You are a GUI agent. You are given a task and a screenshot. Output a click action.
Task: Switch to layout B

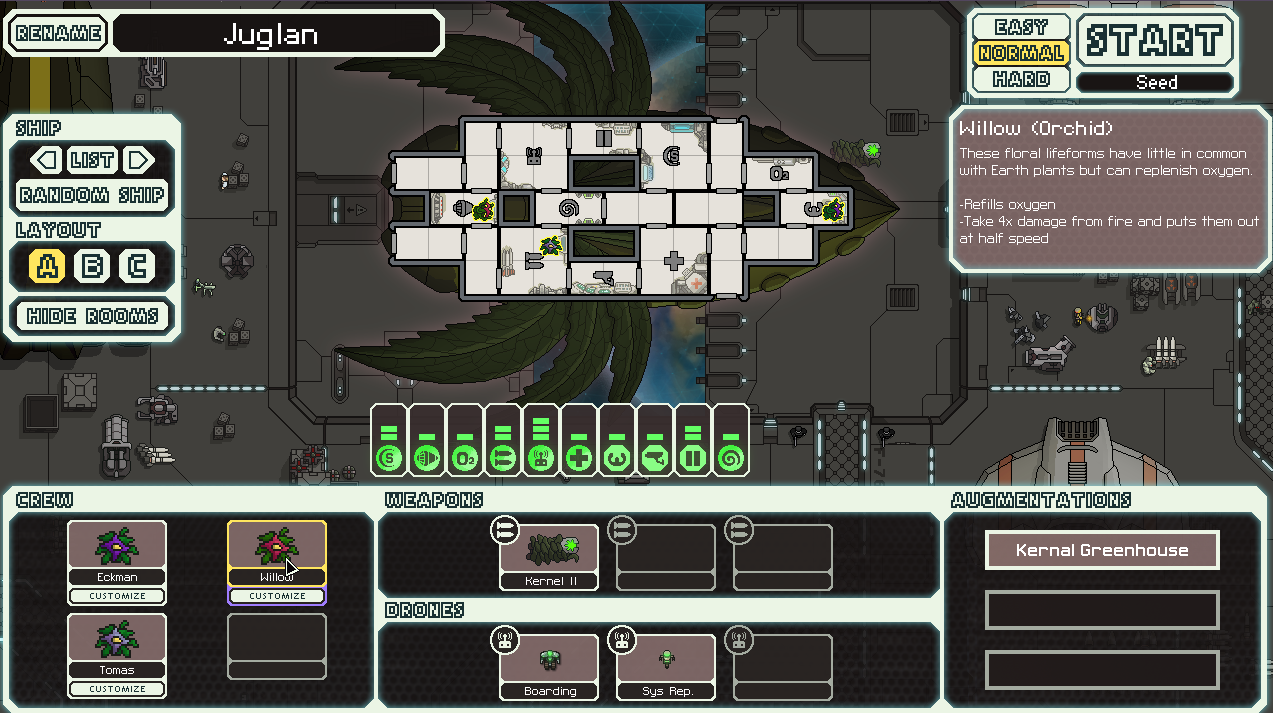92,267
